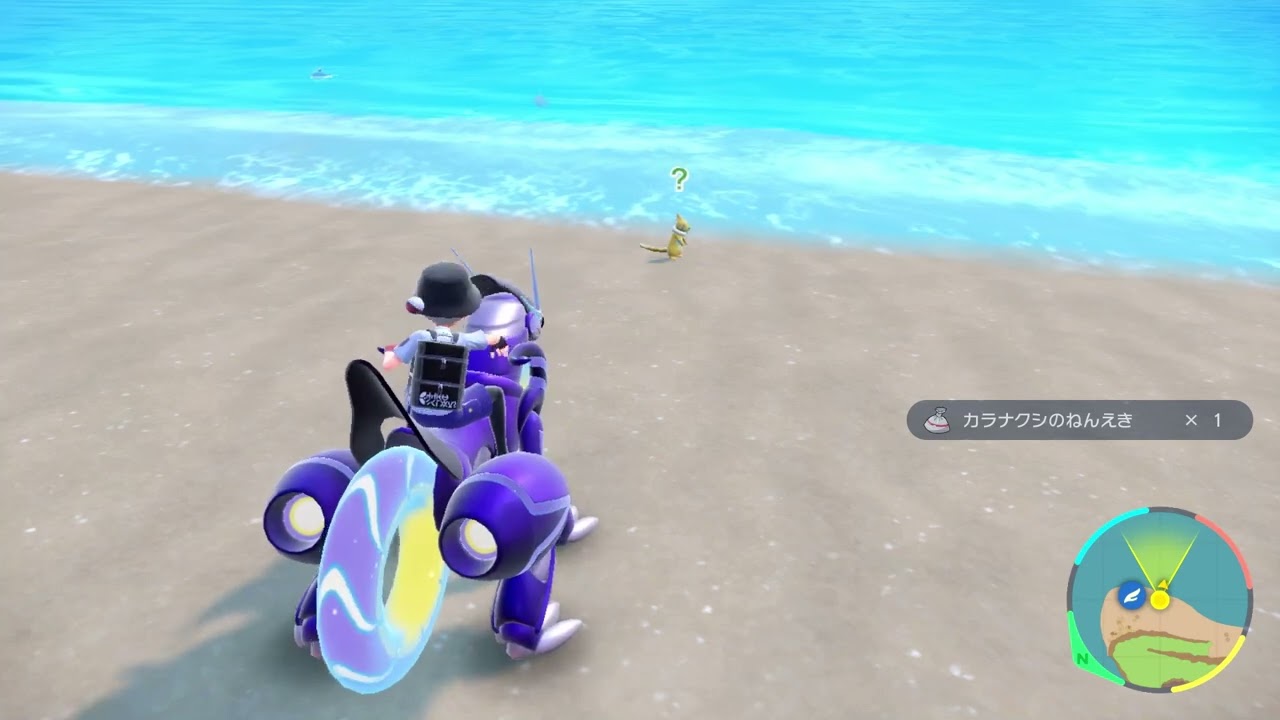Select the orange destination arrow on the minimap
The width and height of the screenshot is (1280, 720).
click(1163, 584)
